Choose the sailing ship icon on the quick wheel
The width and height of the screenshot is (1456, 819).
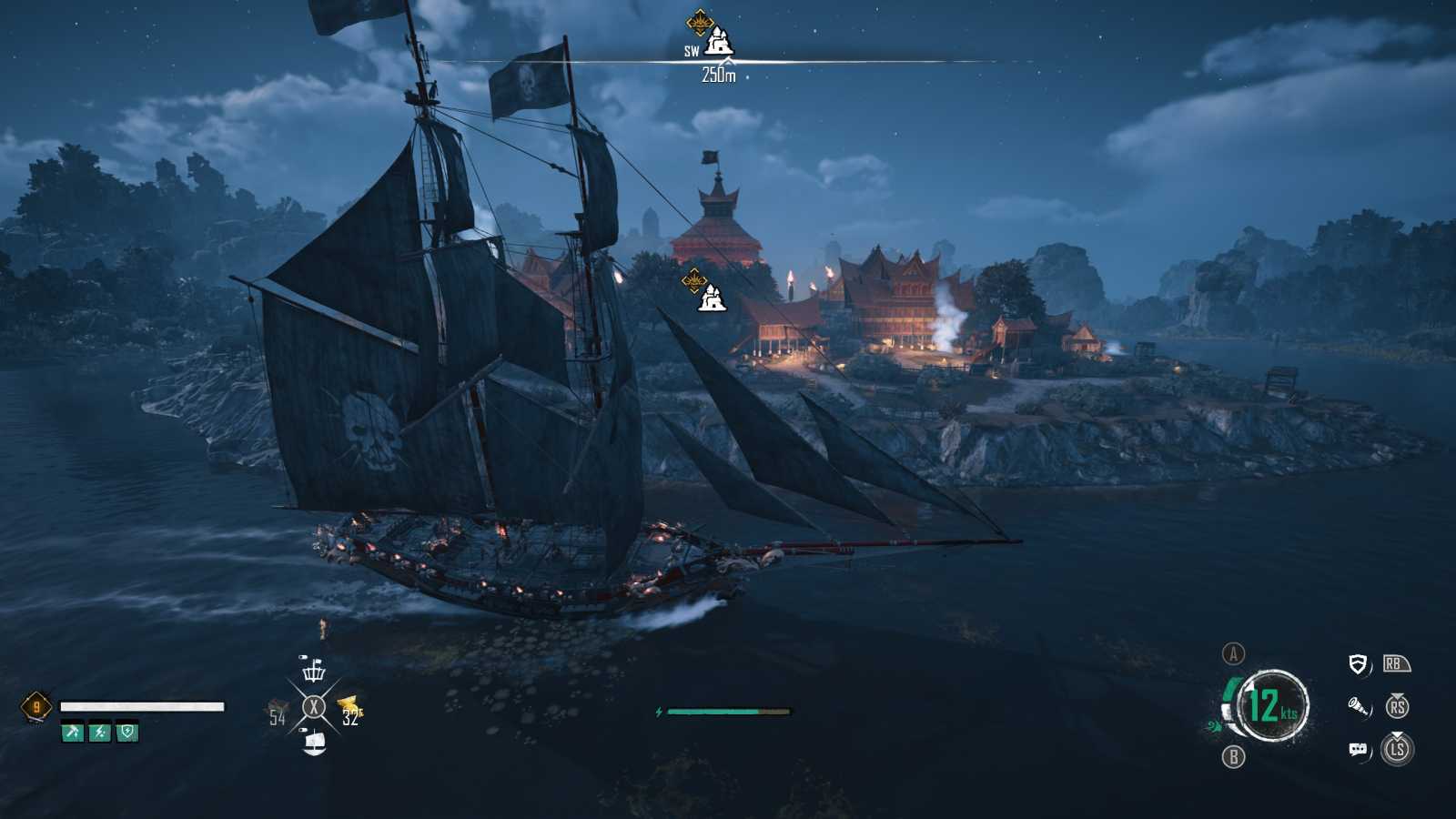click(x=314, y=743)
